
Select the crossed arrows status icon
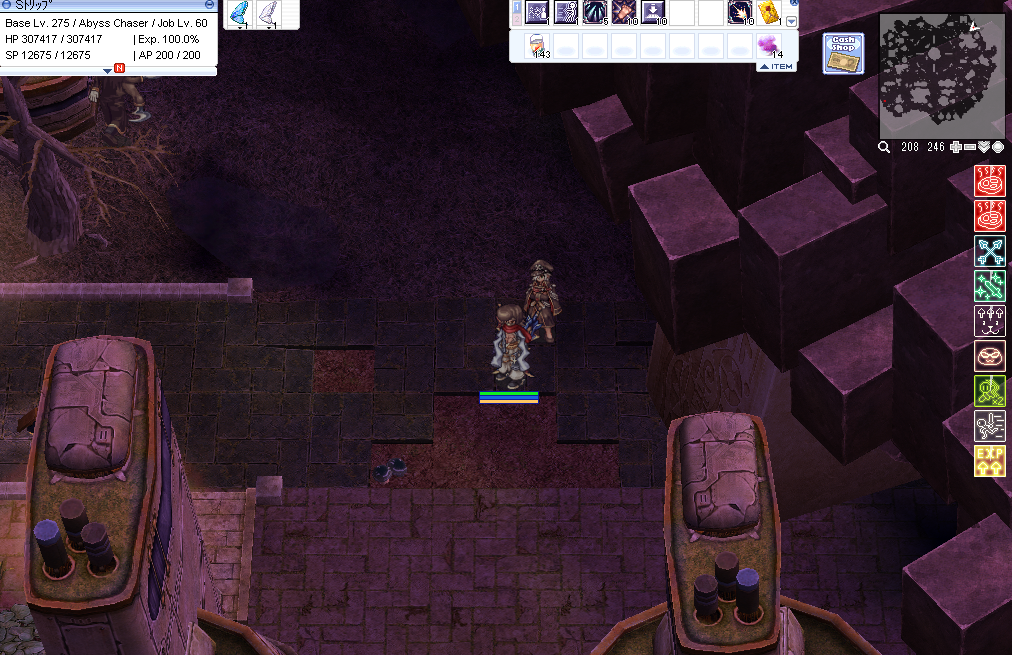coord(990,251)
